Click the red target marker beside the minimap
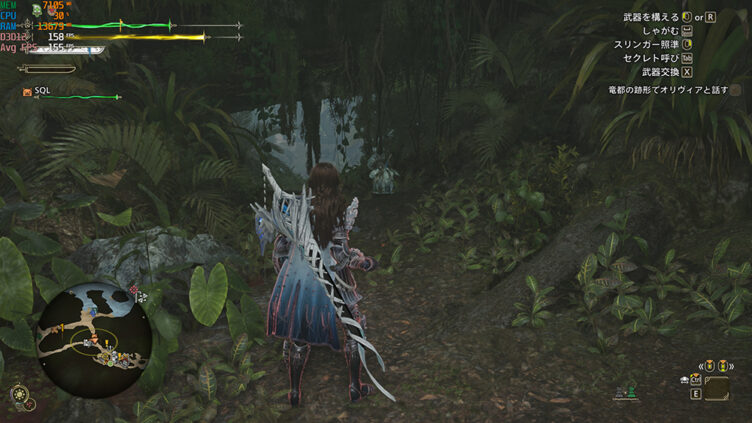This screenshot has height=423, width=752. (133, 291)
